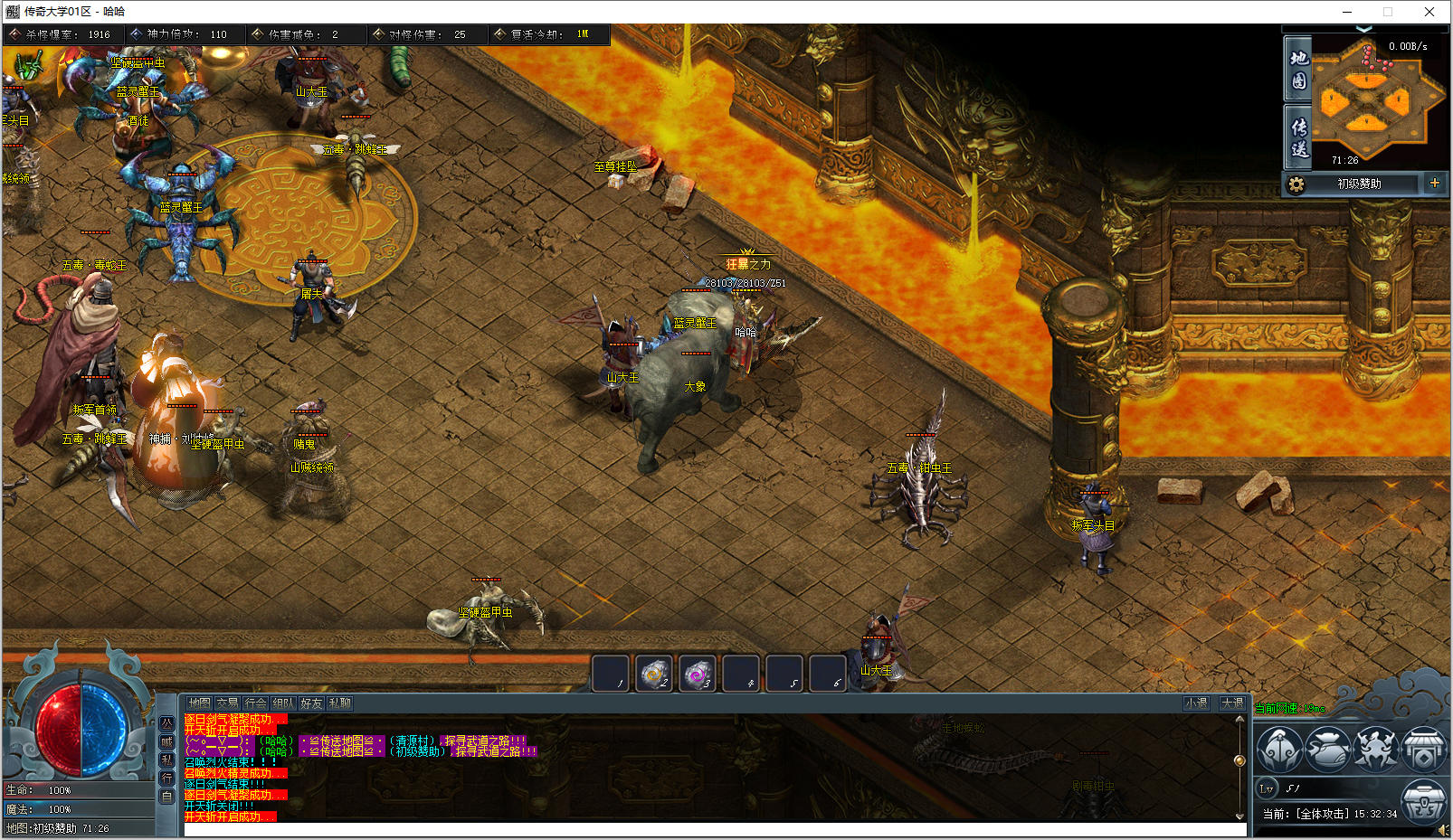Show the 好友 friends chat tab
The height and width of the screenshot is (840, 1453).
click(311, 703)
